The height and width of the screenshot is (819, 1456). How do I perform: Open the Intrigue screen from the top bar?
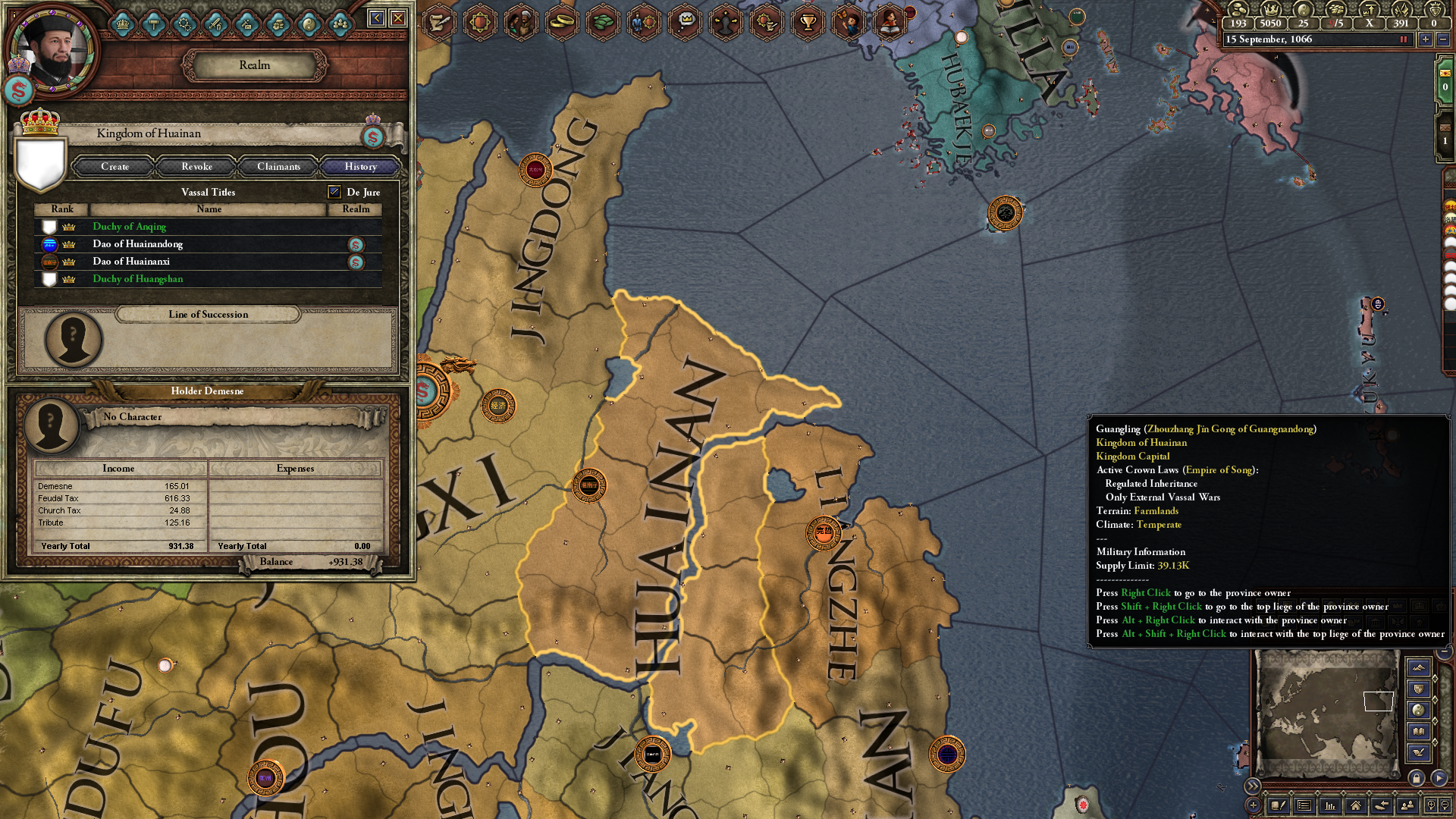click(725, 22)
